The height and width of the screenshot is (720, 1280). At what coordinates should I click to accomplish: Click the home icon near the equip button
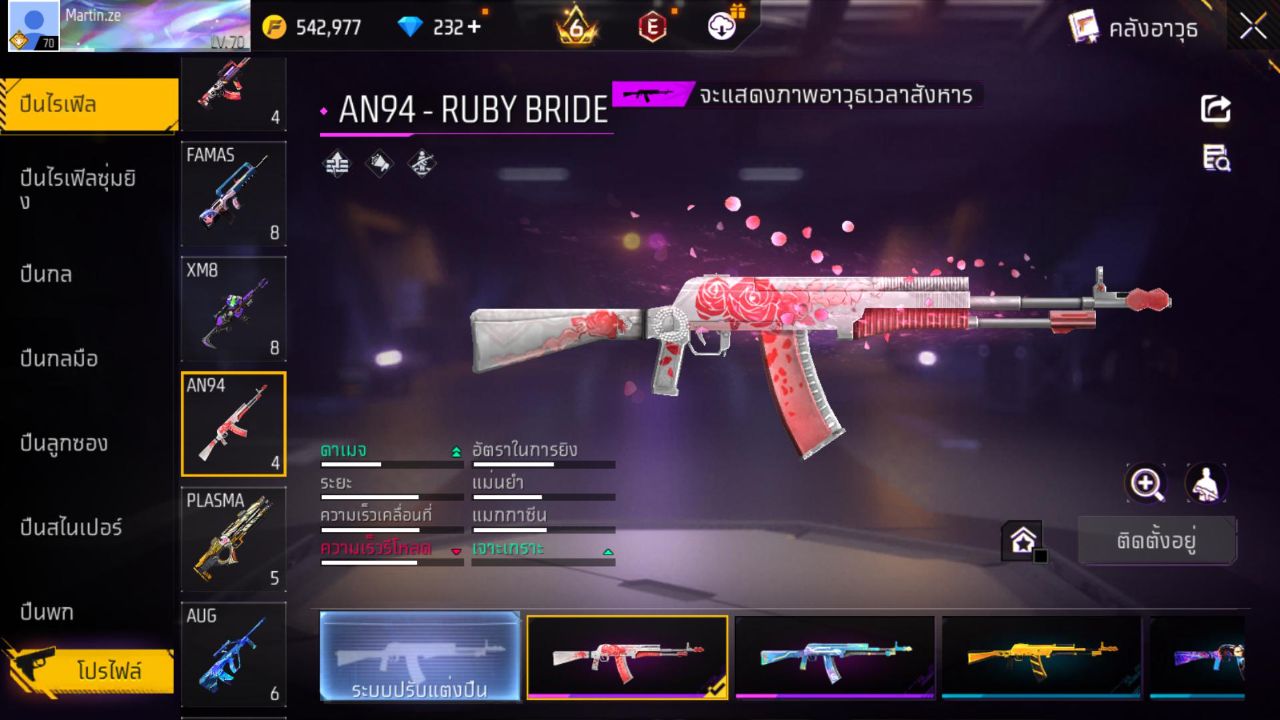1021,539
